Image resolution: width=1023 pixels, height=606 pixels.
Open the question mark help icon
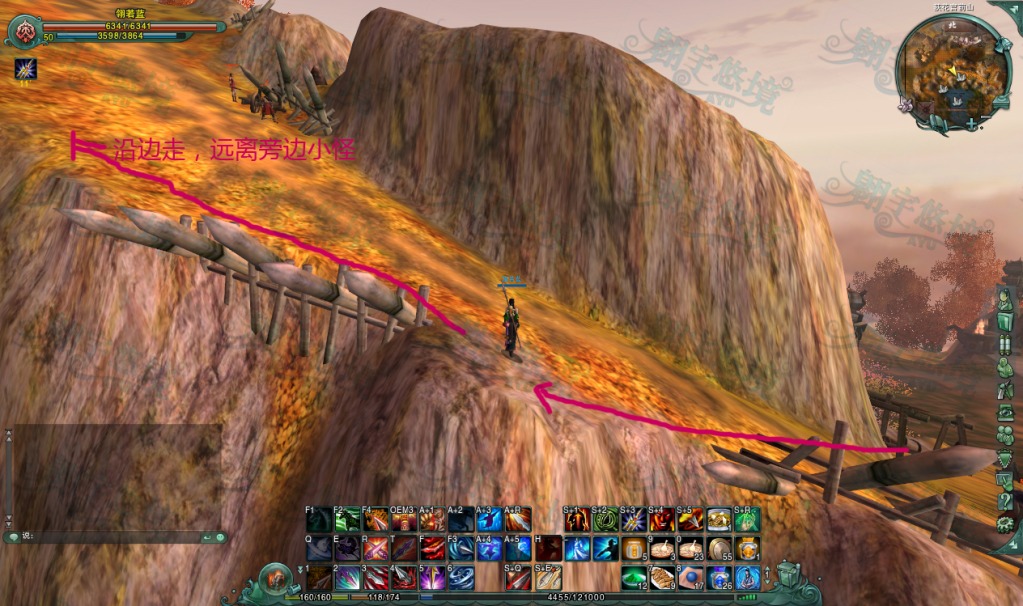tap(1005, 500)
